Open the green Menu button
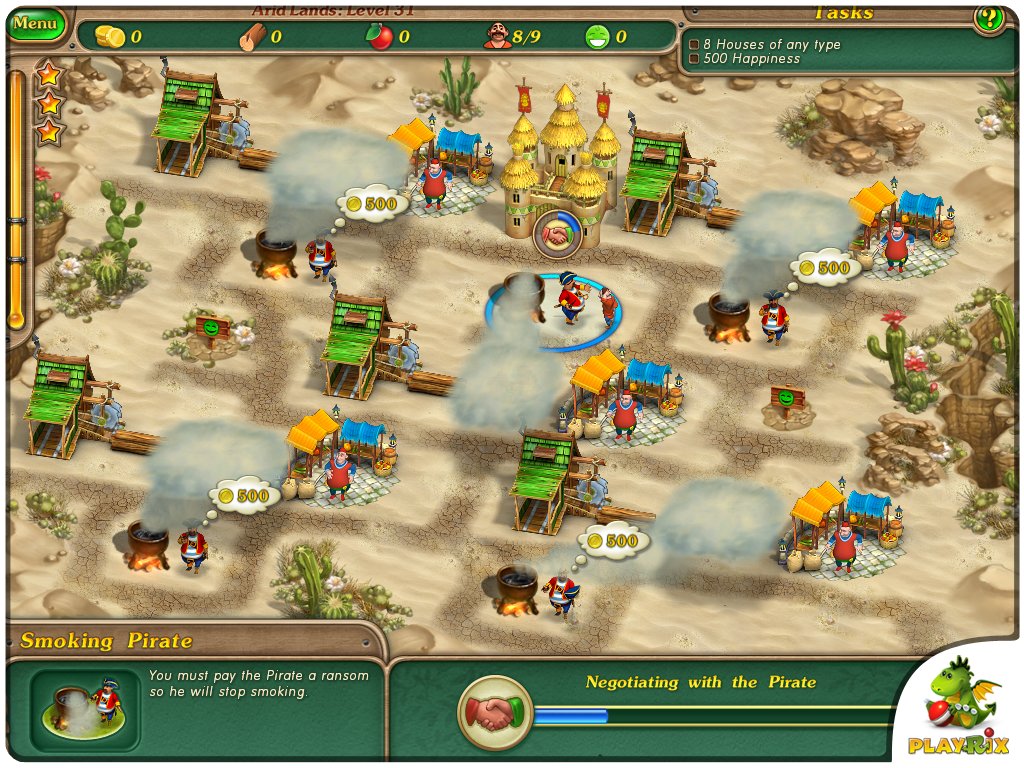The width and height of the screenshot is (1024, 768). point(36,22)
